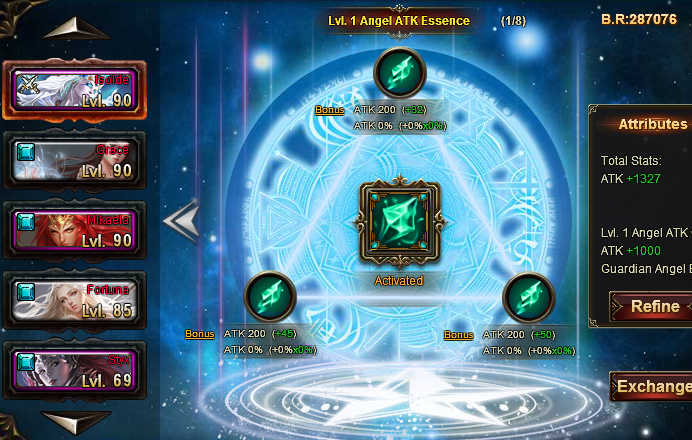Open the Bonus link under the top orb
Image resolution: width=692 pixels, height=440 pixels.
click(x=329, y=110)
